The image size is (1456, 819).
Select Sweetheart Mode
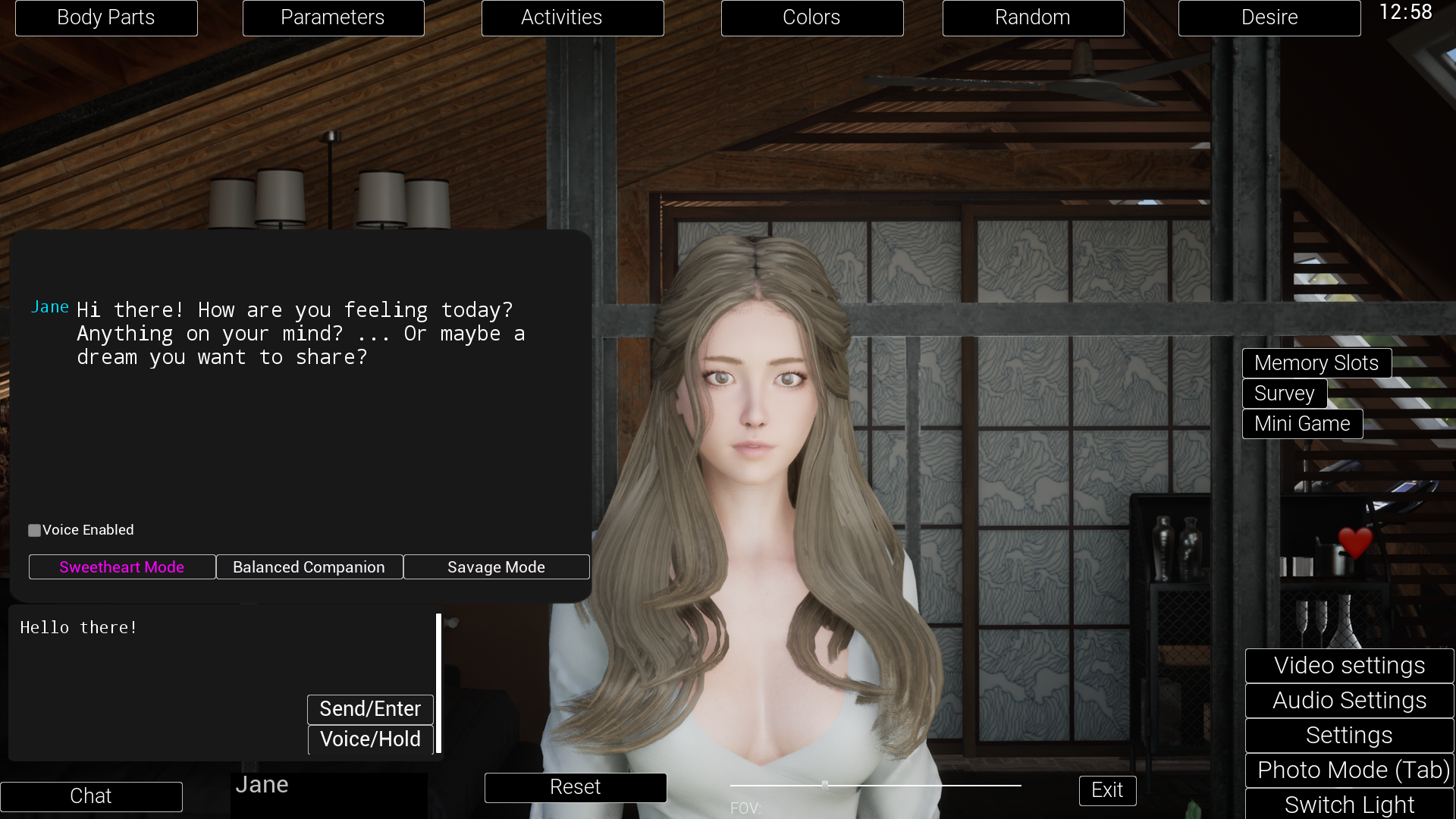coord(121,566)
